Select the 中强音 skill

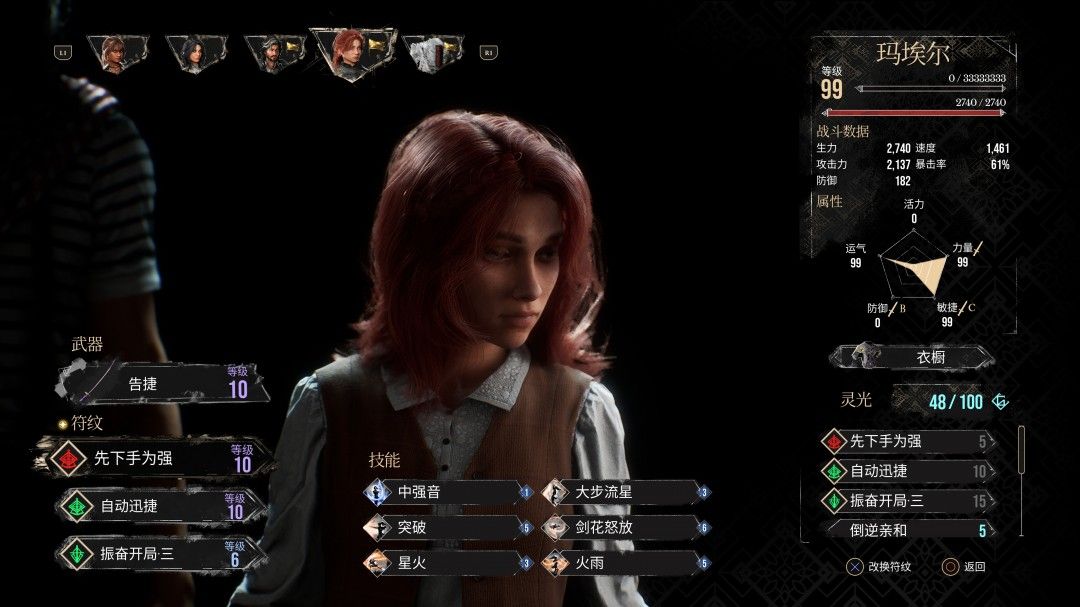coord(446,492)
